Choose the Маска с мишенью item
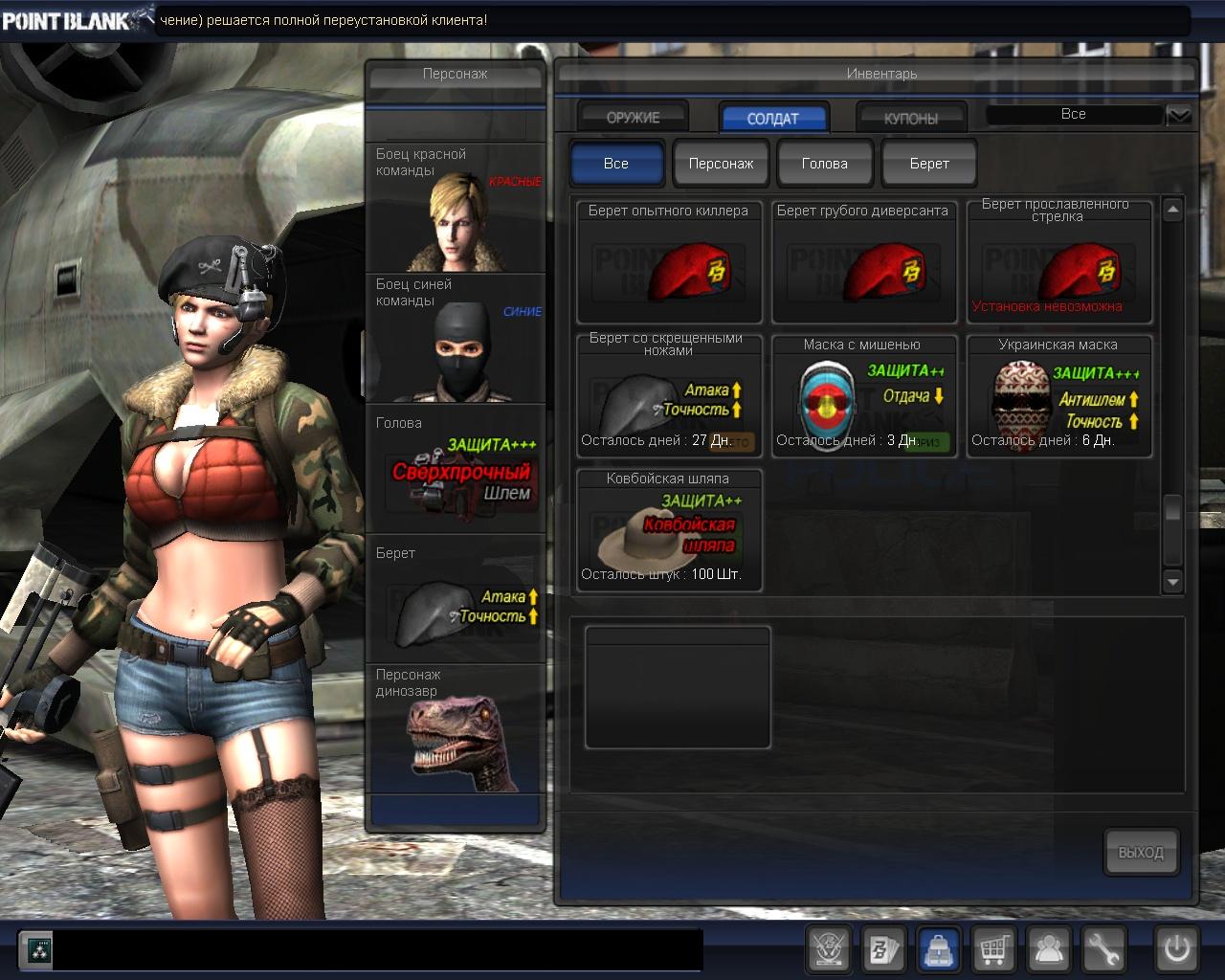This screenshot has width=1225, height=980. pos(863,395)
